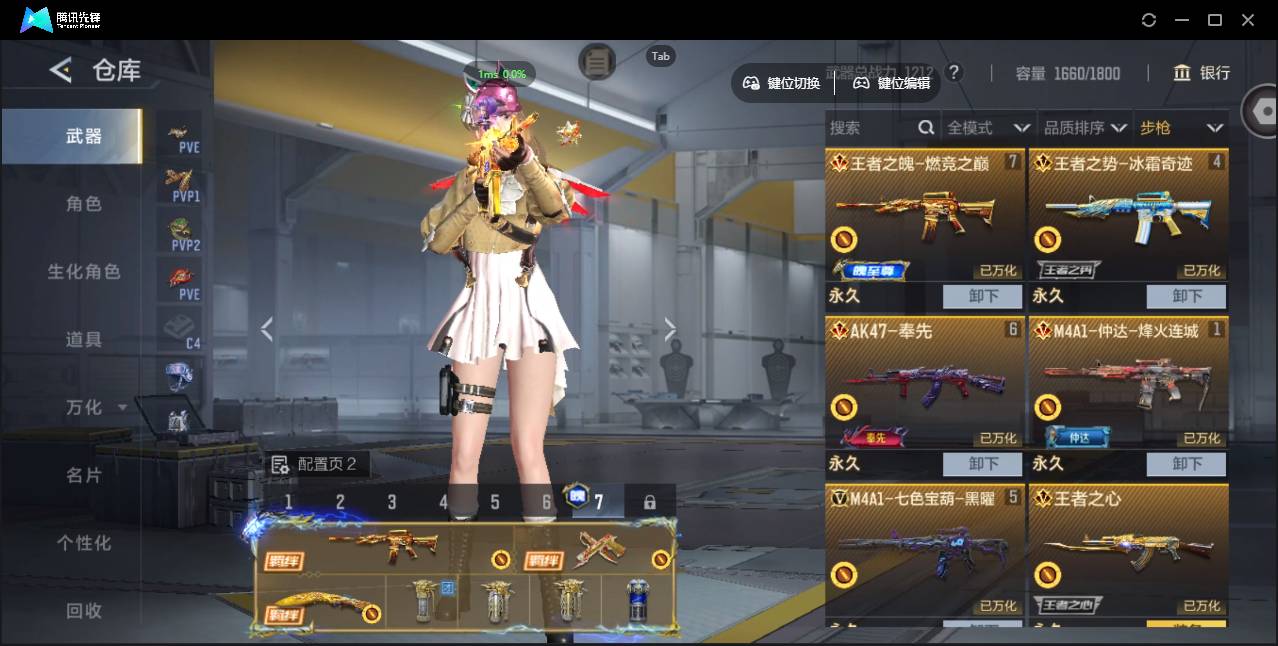Open the 银行 bank
Image resolution: width=1278 pixels, height=646 pixels.
[1202, 73]
